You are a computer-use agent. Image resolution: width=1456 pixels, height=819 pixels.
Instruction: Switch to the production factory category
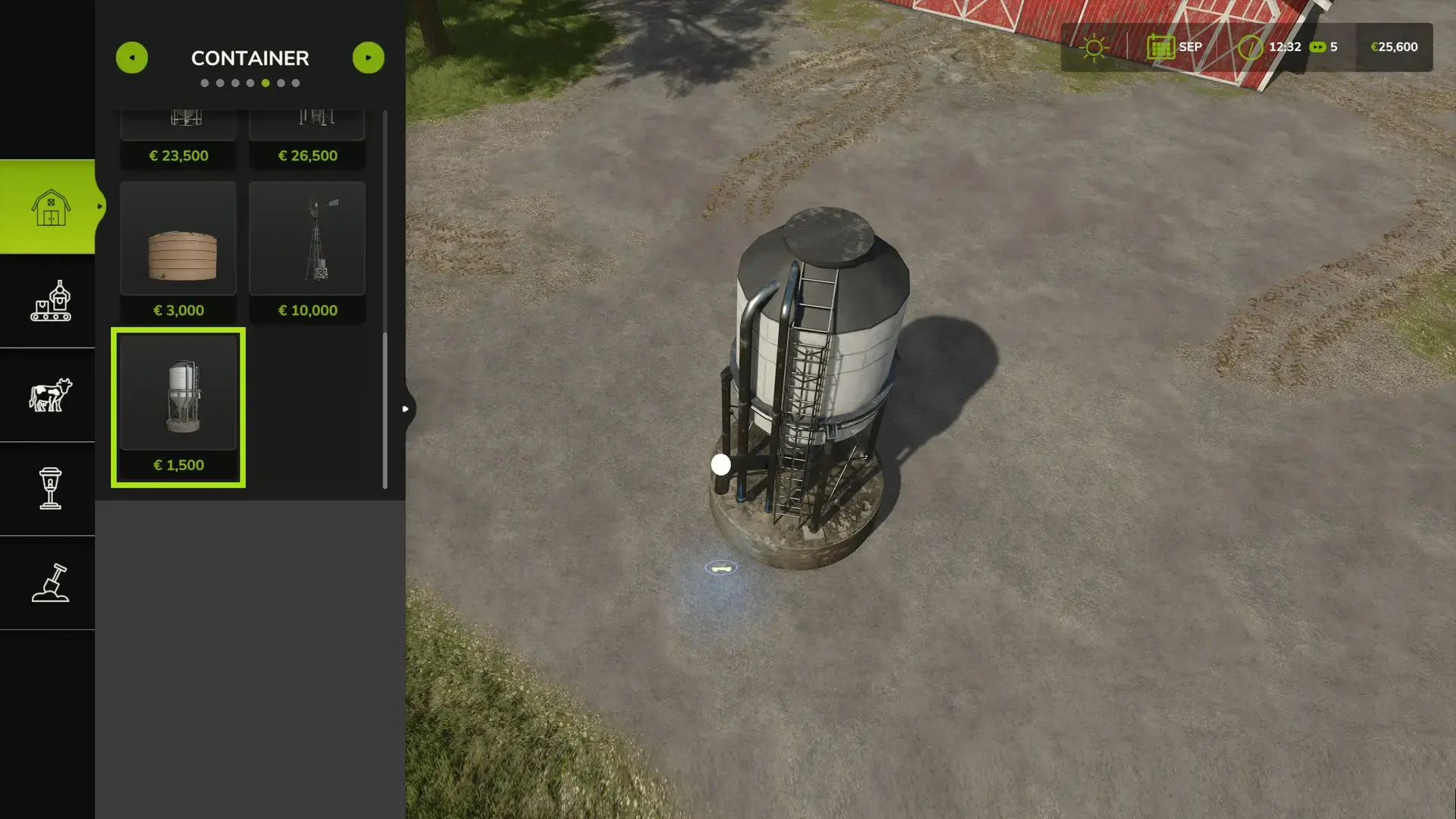[x=50, y=301]
